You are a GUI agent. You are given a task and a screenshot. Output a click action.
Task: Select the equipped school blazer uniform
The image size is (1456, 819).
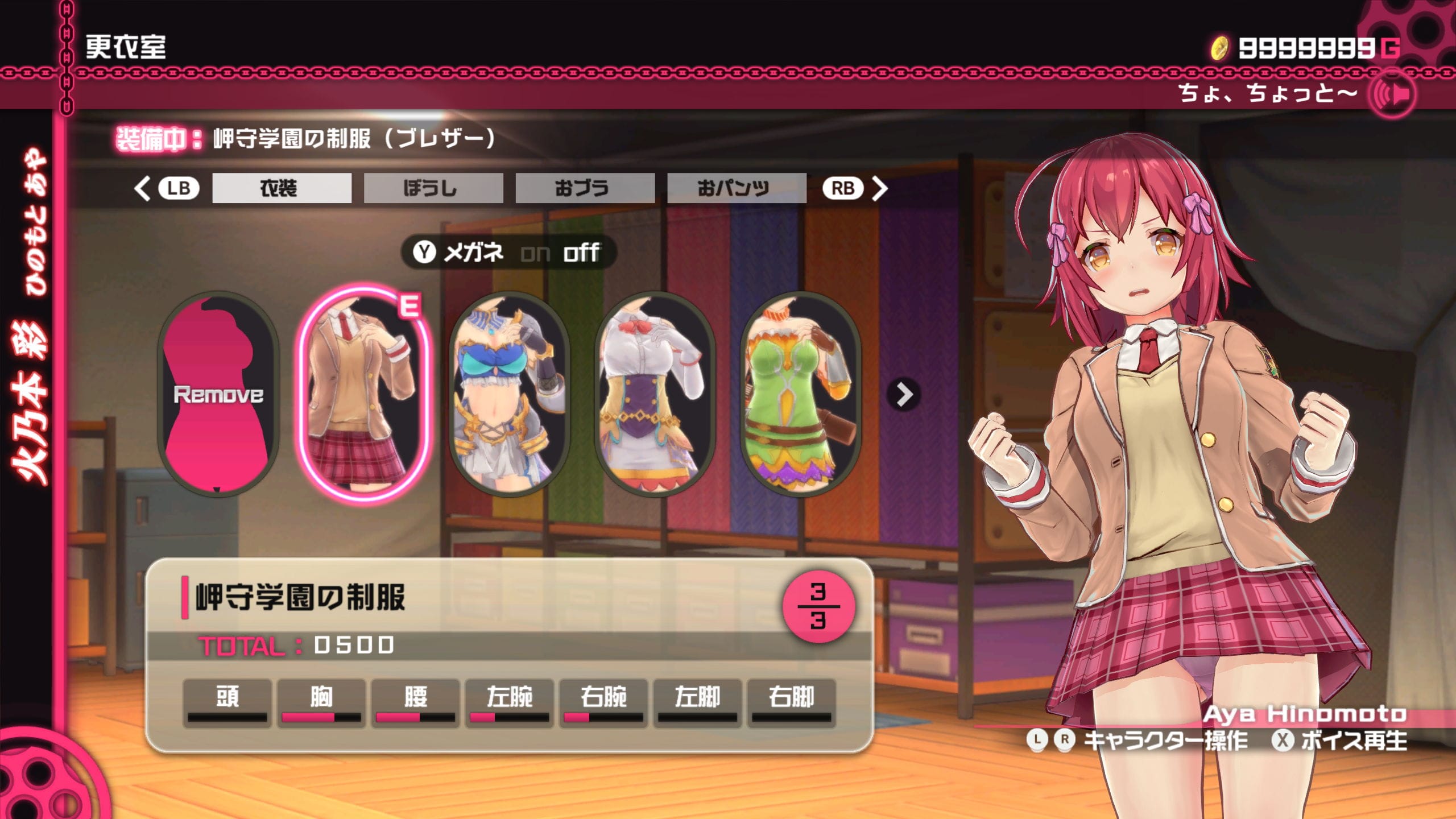point(364,394)
